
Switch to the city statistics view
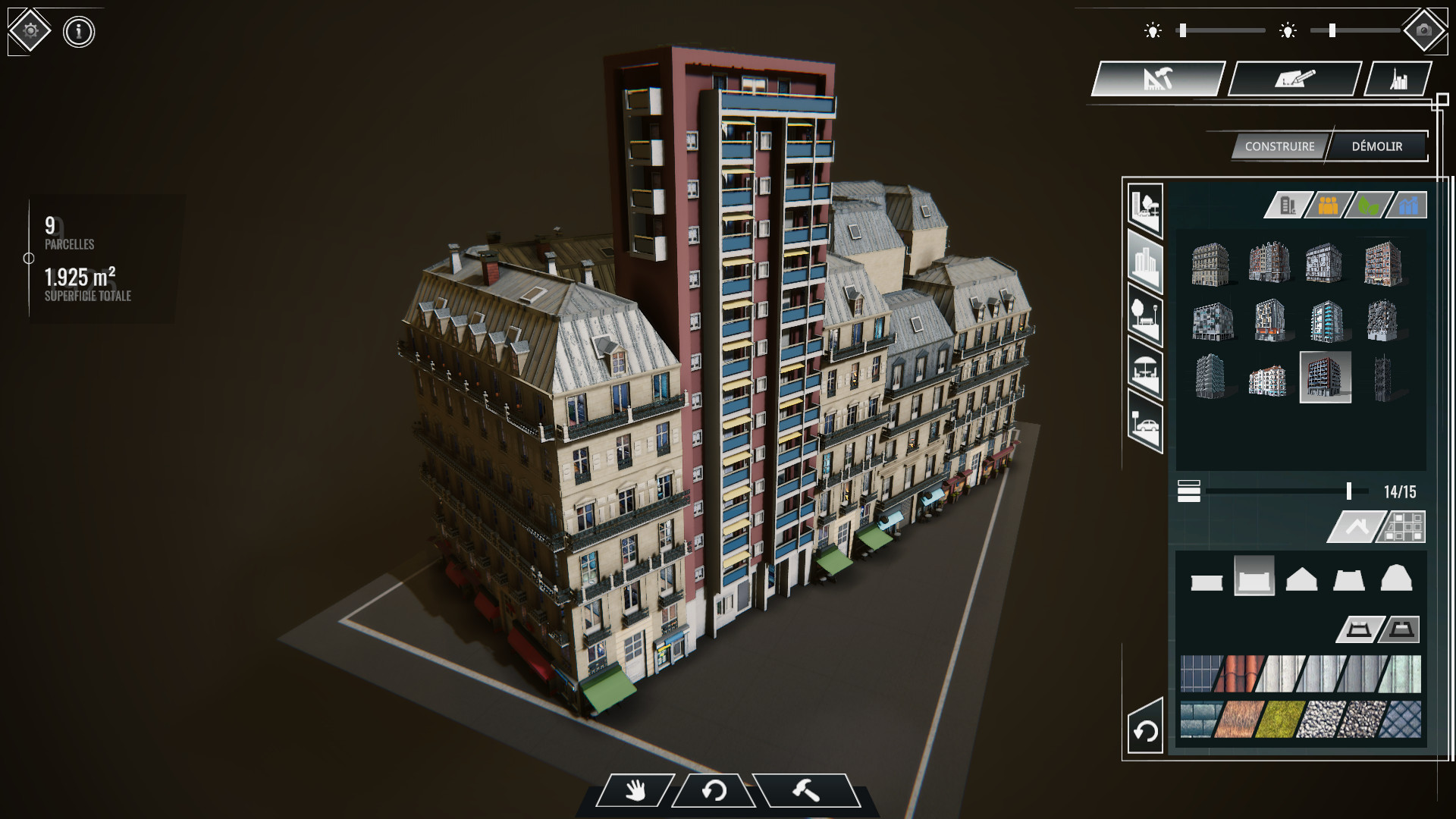click(x=1399, y=77)
